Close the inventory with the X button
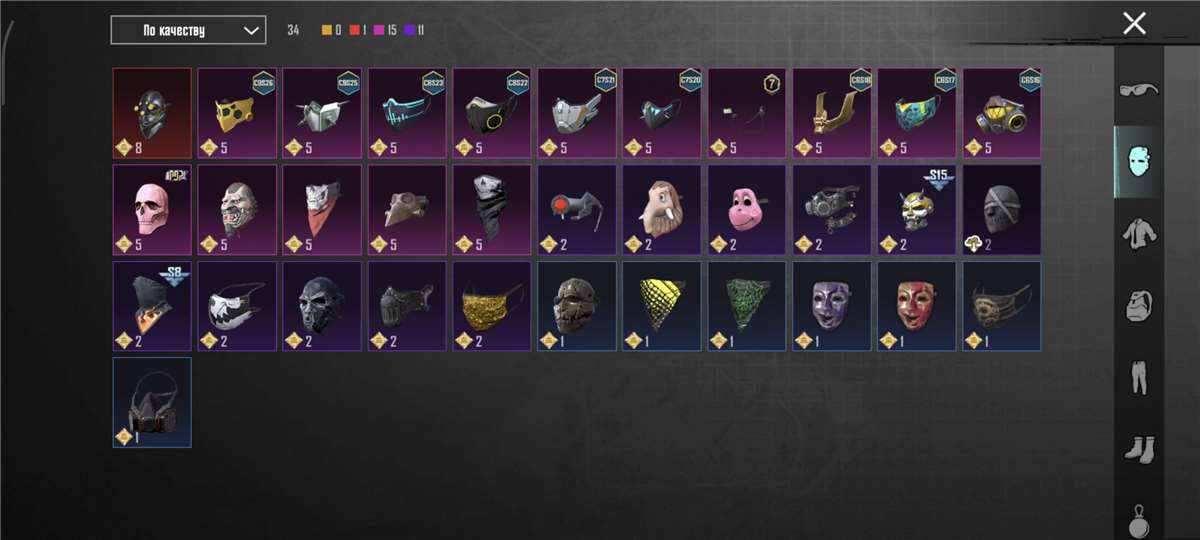 1134,24
